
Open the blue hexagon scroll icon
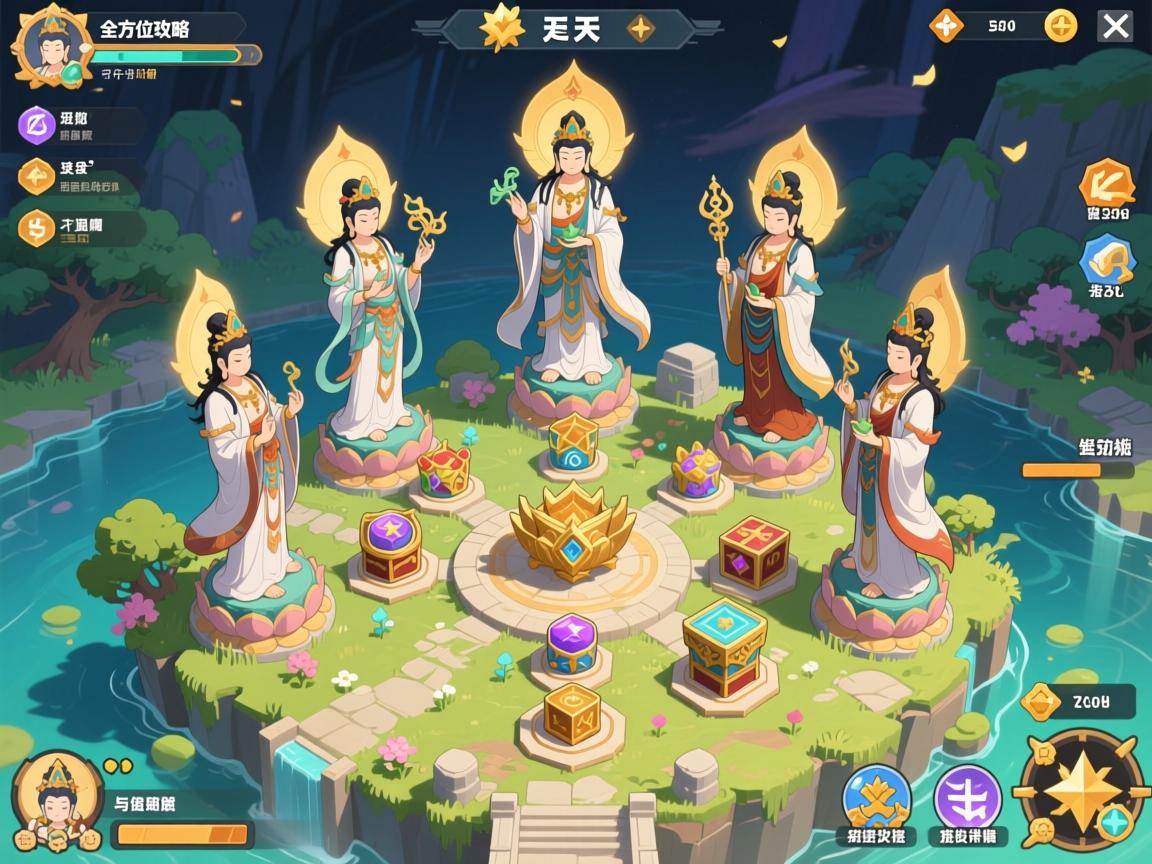(1107, 259)
